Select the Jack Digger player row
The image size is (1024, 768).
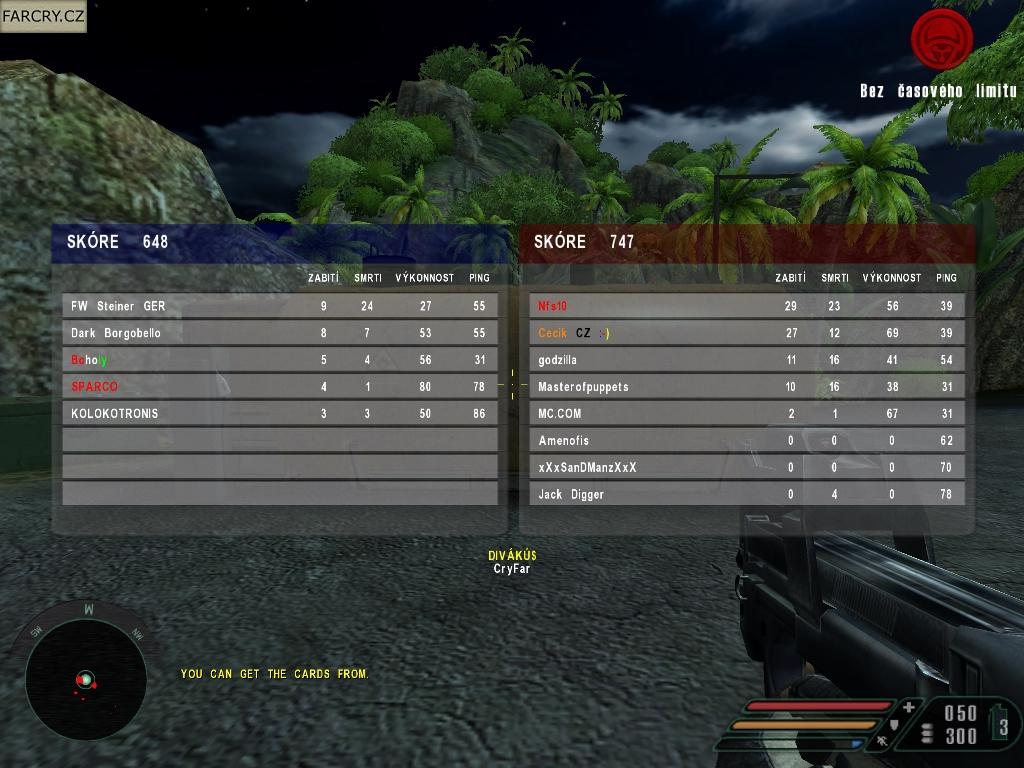[x=746, y=494]
